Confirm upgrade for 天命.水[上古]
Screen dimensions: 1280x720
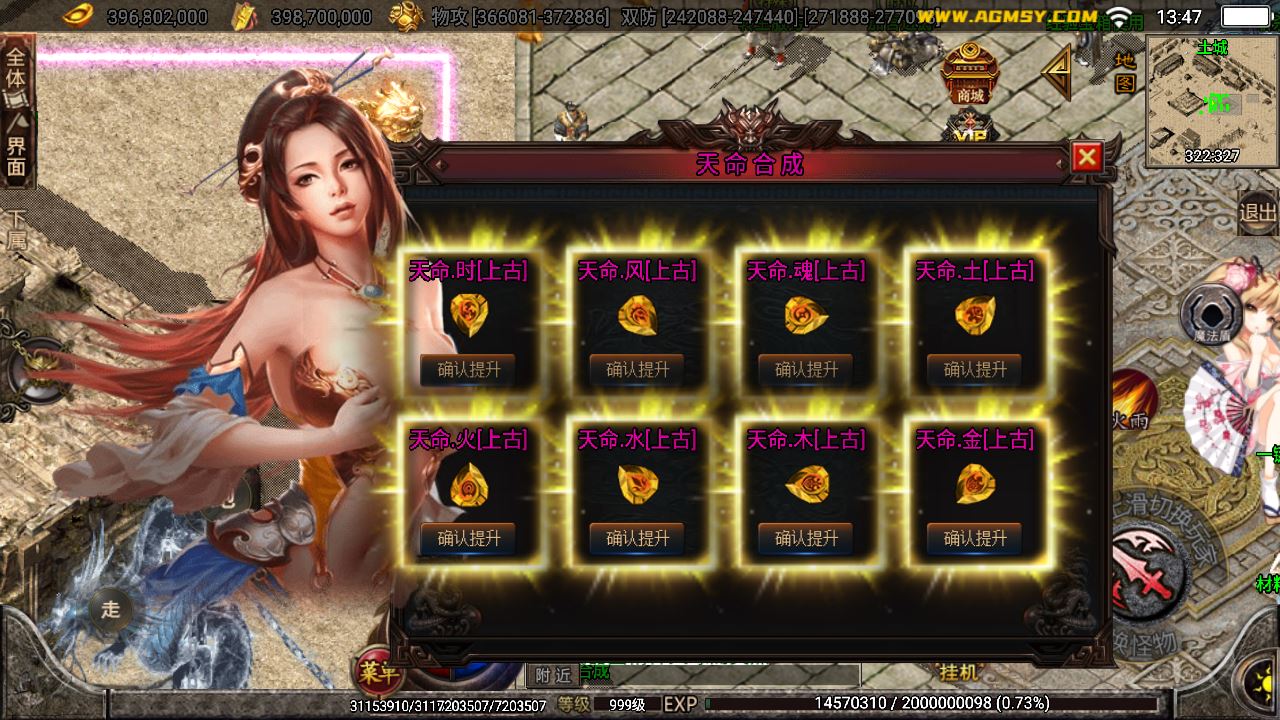(637, 538)
